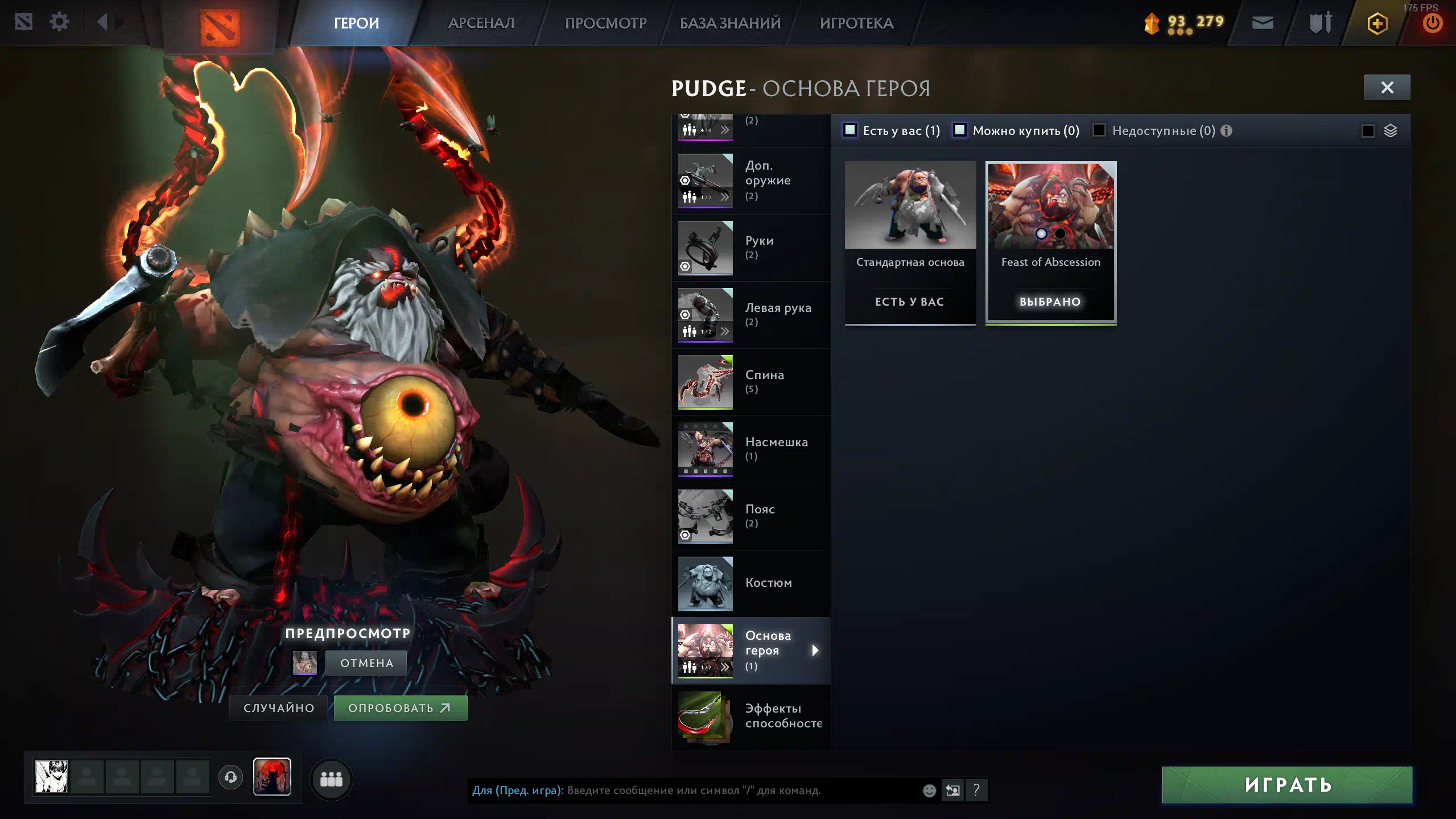Select the Костюм slot category

coord(750,583)
